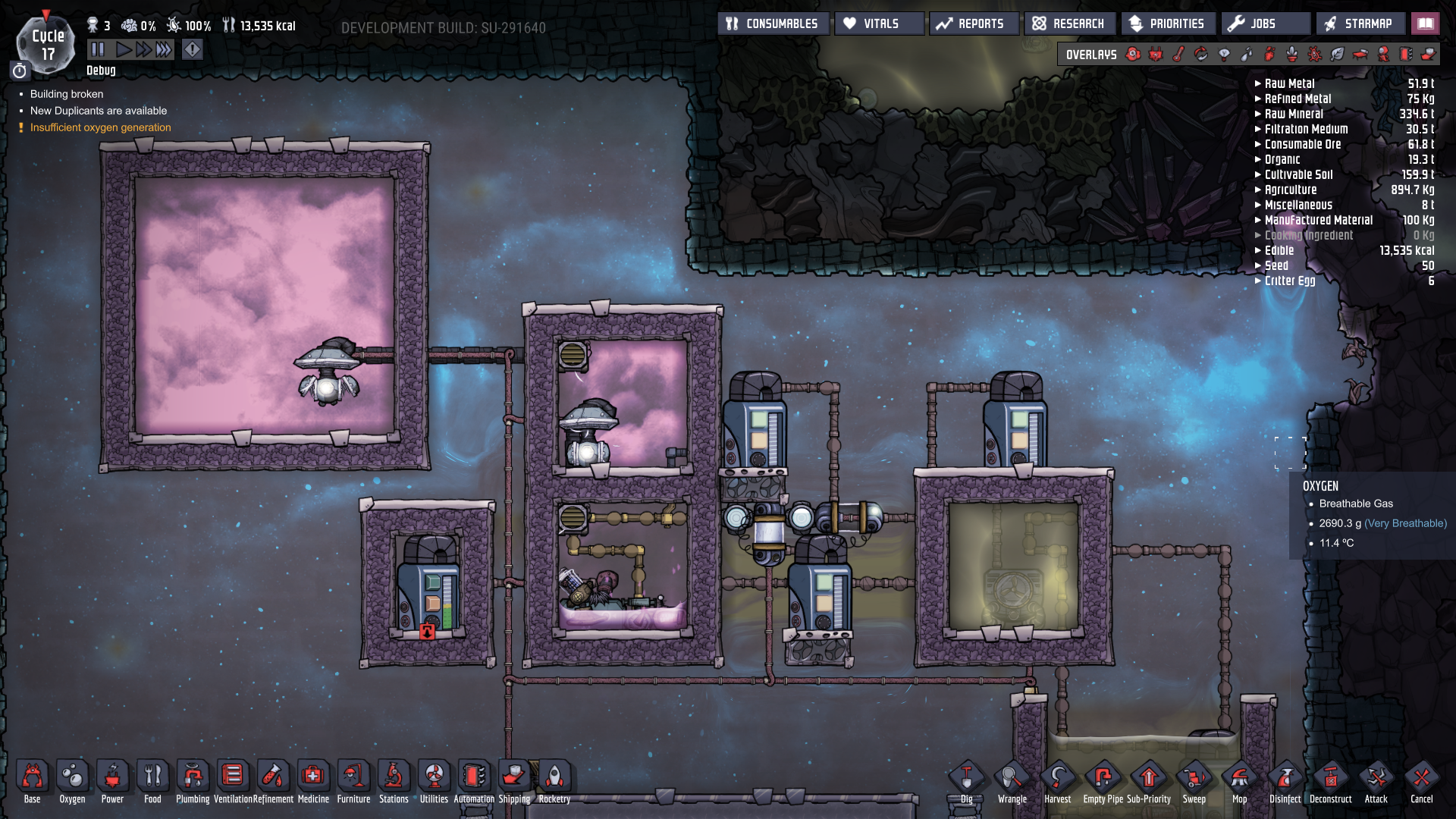Screen dimensions: 1456x819
Task: Expand the Agriculture resource category
Action: point(1258,190)
